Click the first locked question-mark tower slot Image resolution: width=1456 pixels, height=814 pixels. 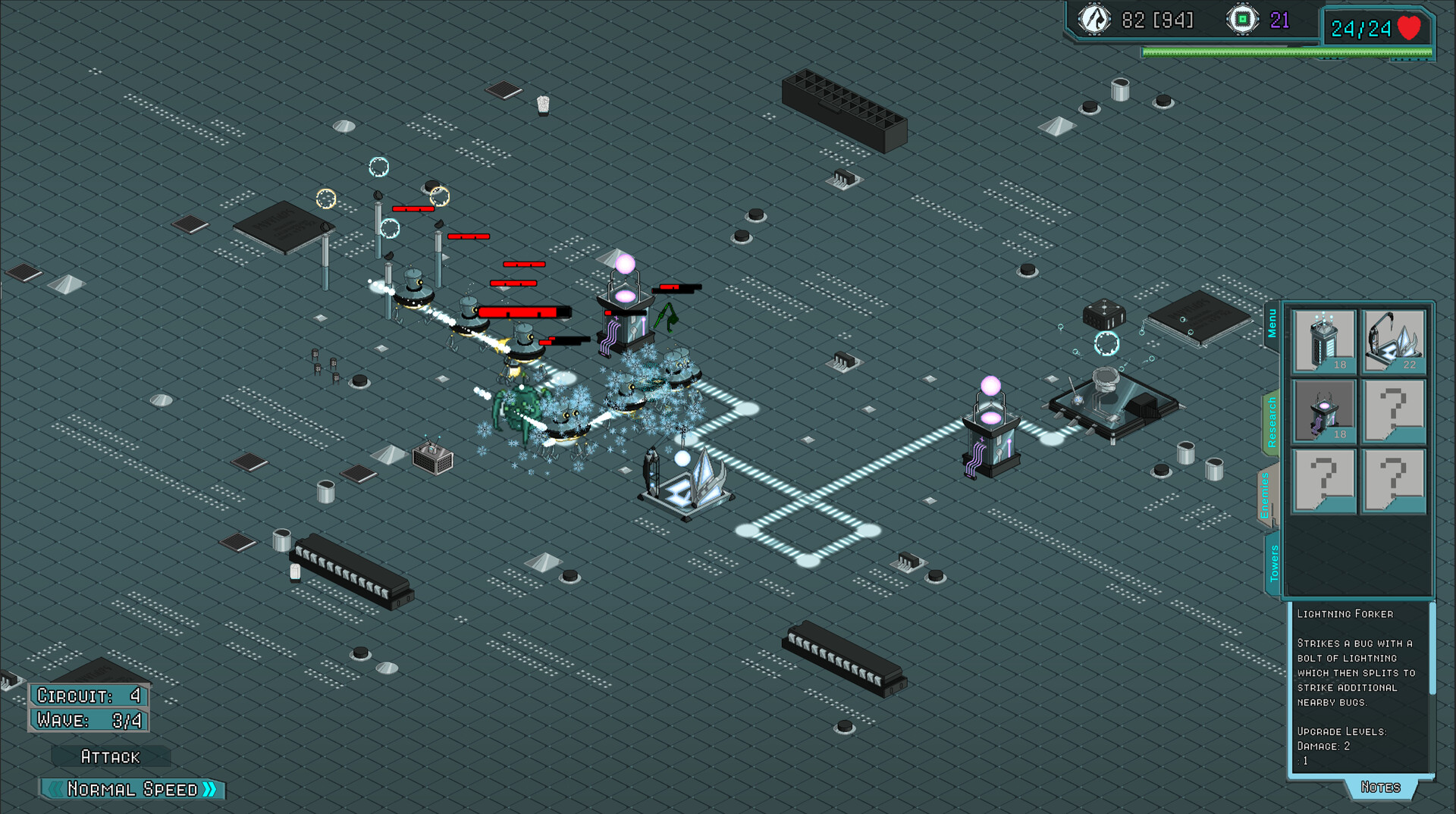pos(1394,411)
